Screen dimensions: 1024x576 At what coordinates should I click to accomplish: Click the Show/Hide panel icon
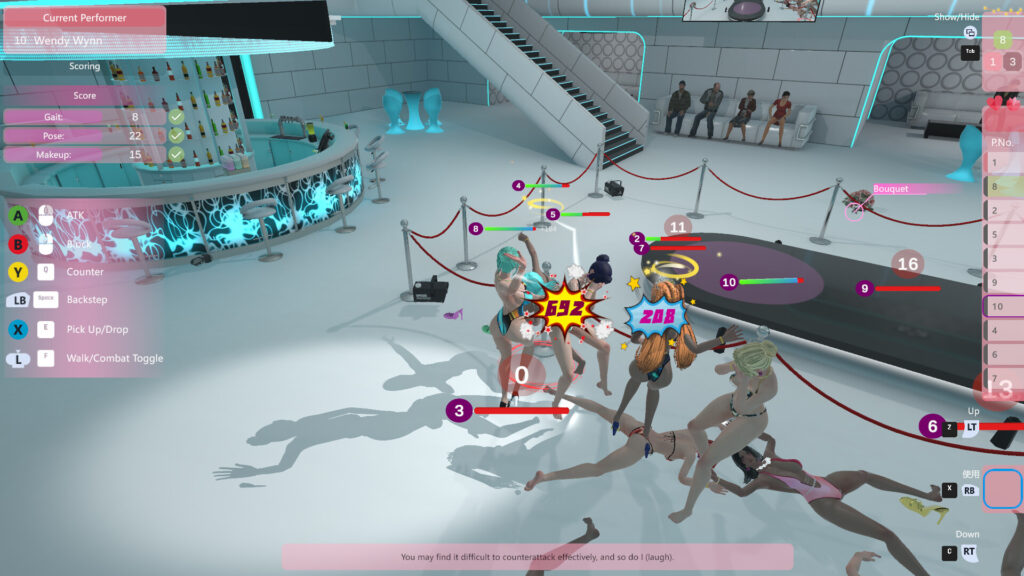(970, 33)
